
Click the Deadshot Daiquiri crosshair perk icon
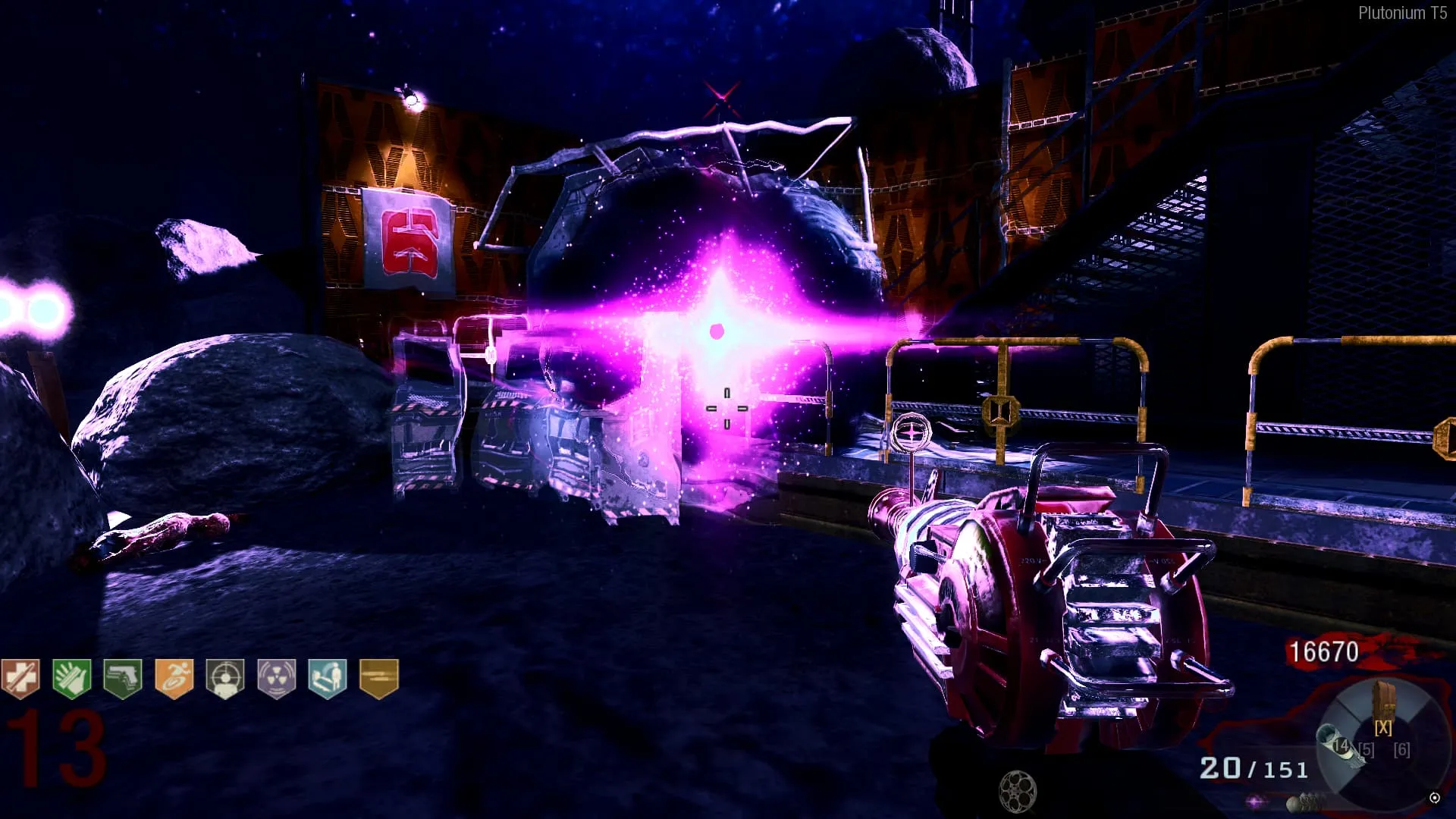[225, 677]
